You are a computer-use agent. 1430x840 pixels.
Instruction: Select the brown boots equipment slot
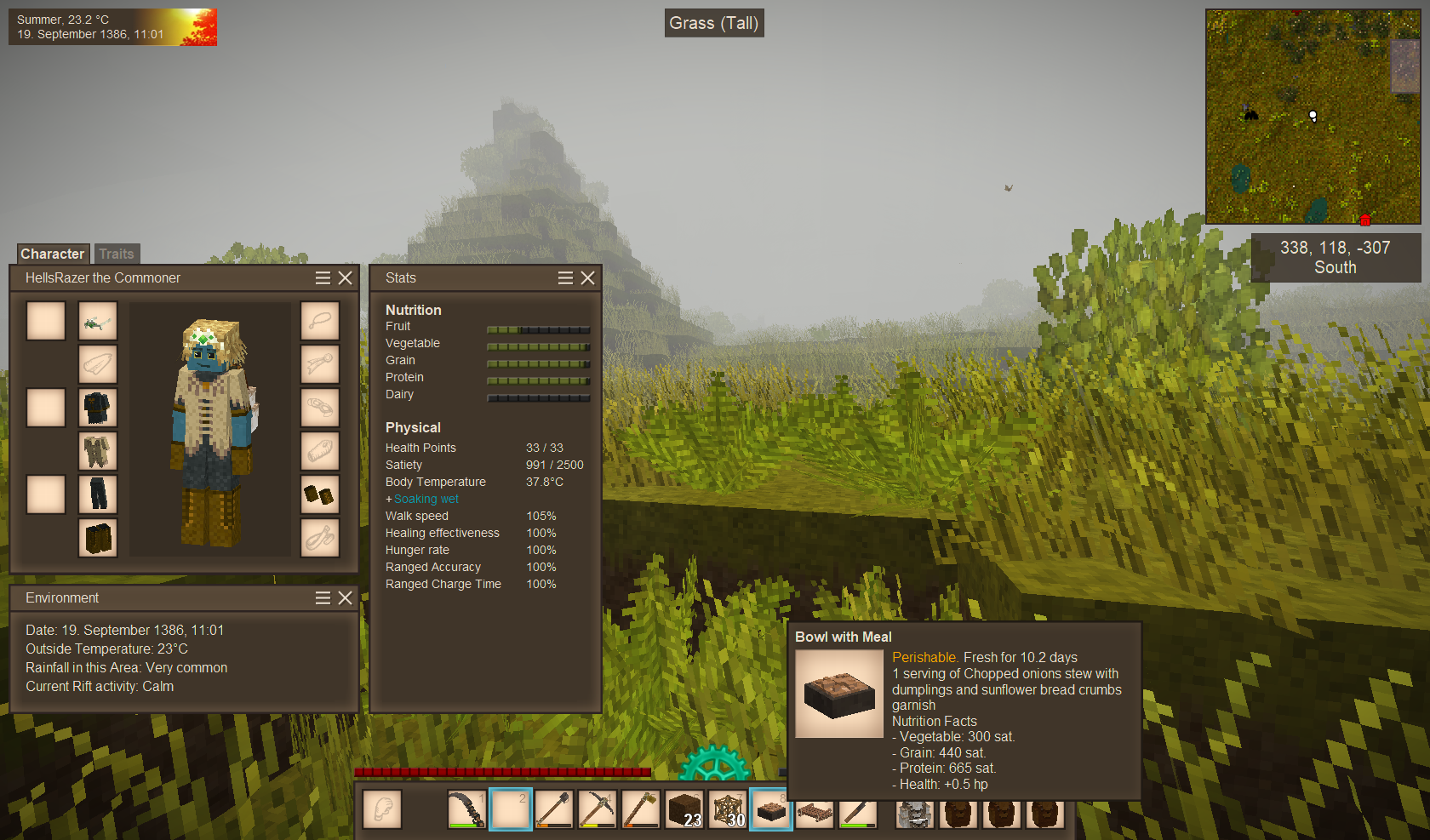98,538
